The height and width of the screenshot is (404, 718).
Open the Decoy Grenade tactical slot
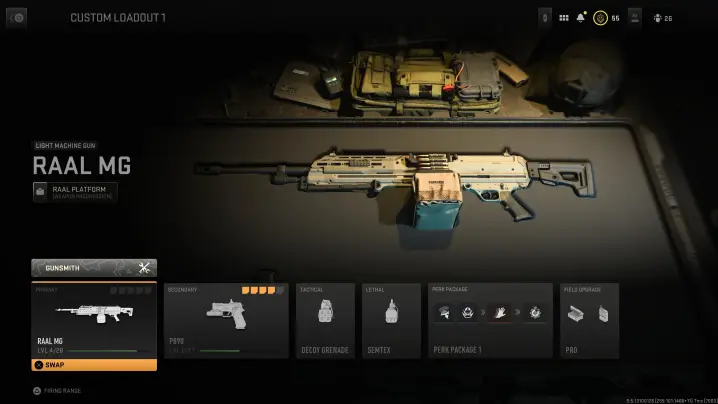(x=325, y=320)
